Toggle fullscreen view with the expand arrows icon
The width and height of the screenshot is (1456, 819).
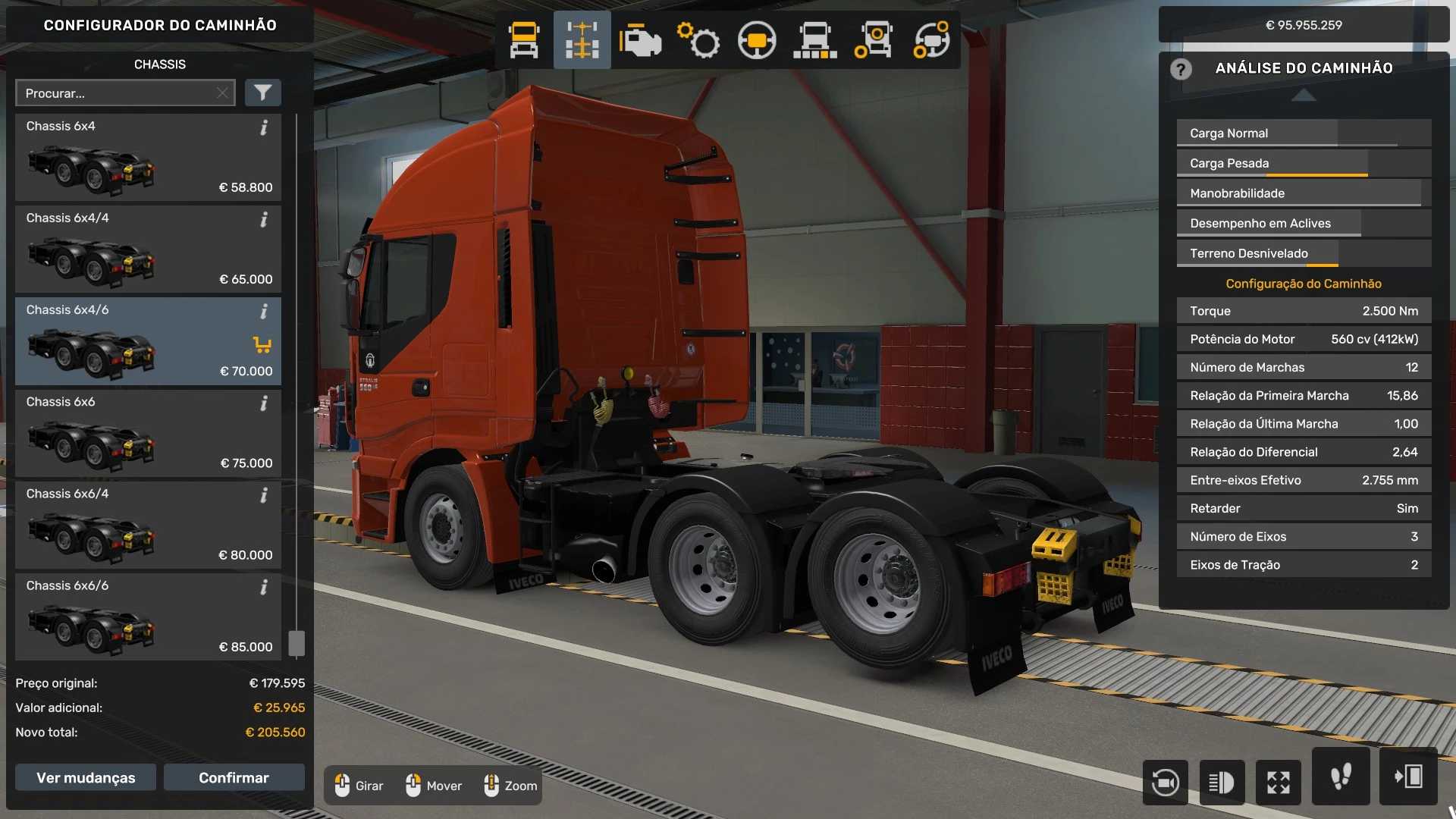tap(1279, 782)
